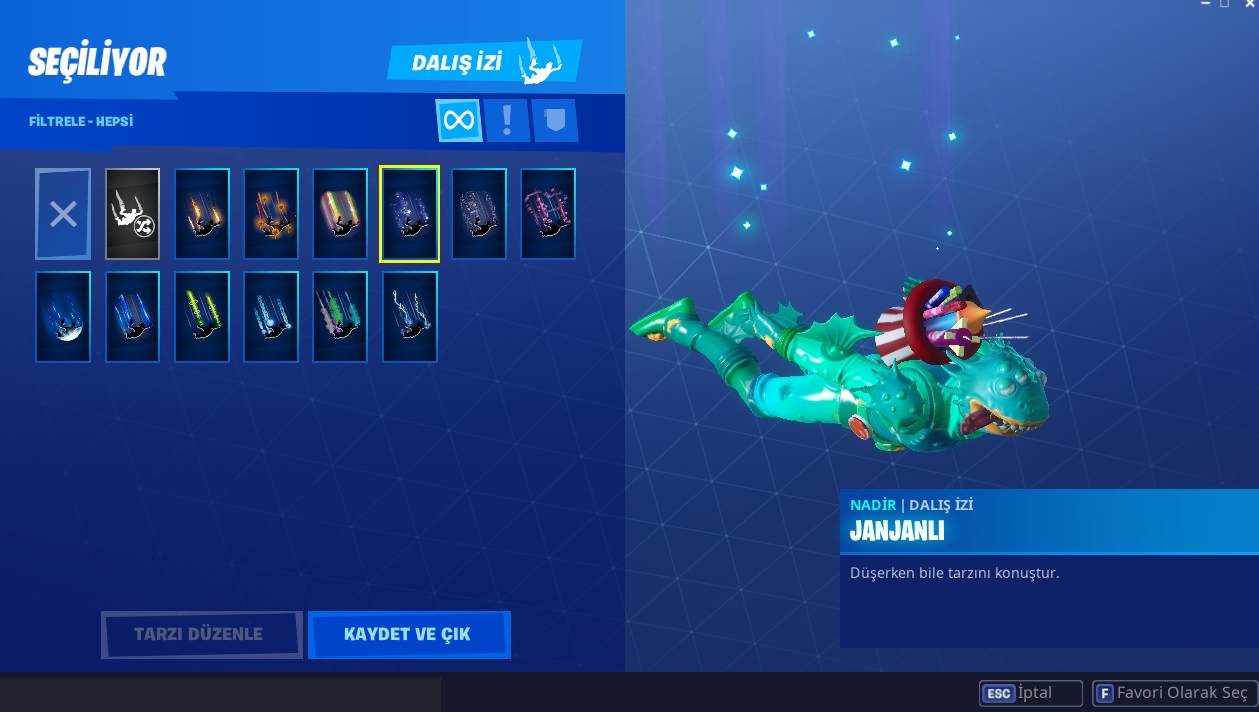Open the Tarzı Düzenle style editor
This screenshot has height=712, width=1259.
pyautogui.click(x=201, y=634)
